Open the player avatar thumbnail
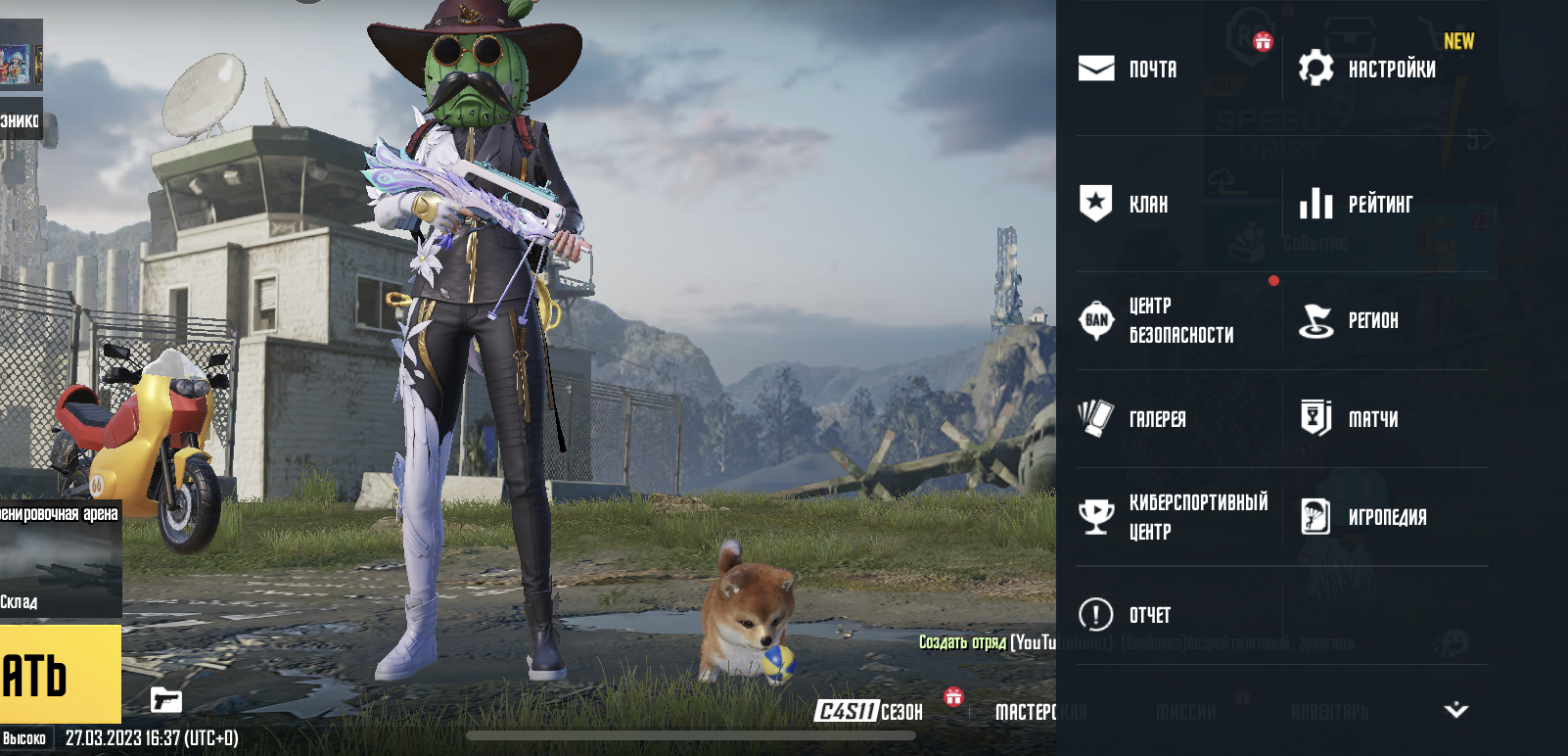 (21, 54)
